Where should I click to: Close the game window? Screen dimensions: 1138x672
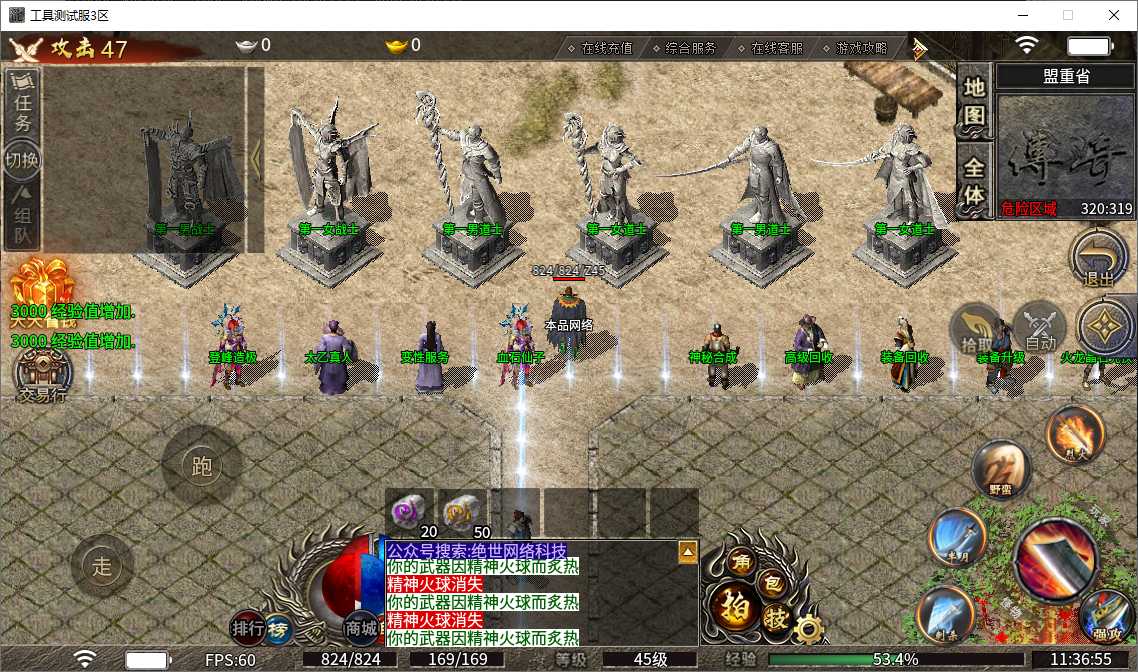click(x=1113, y=15)
